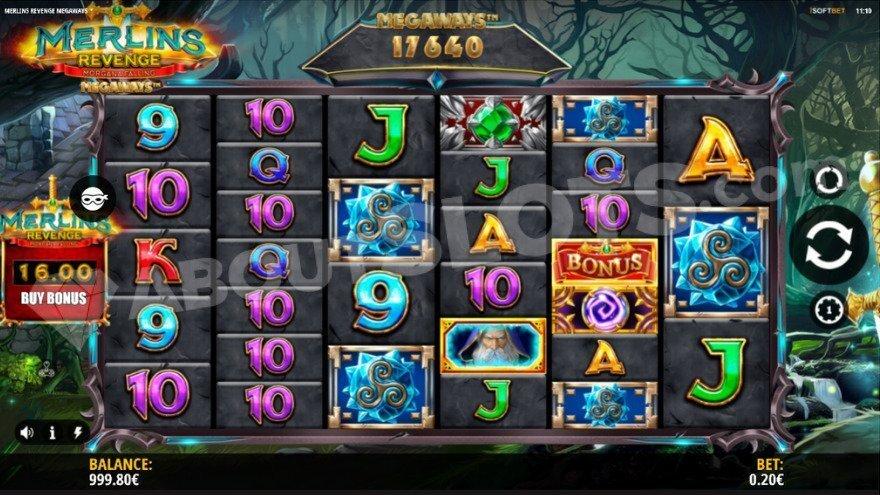
Task: Open game info with the i icon
Action: pyautogui.click(x=52, y=433)
